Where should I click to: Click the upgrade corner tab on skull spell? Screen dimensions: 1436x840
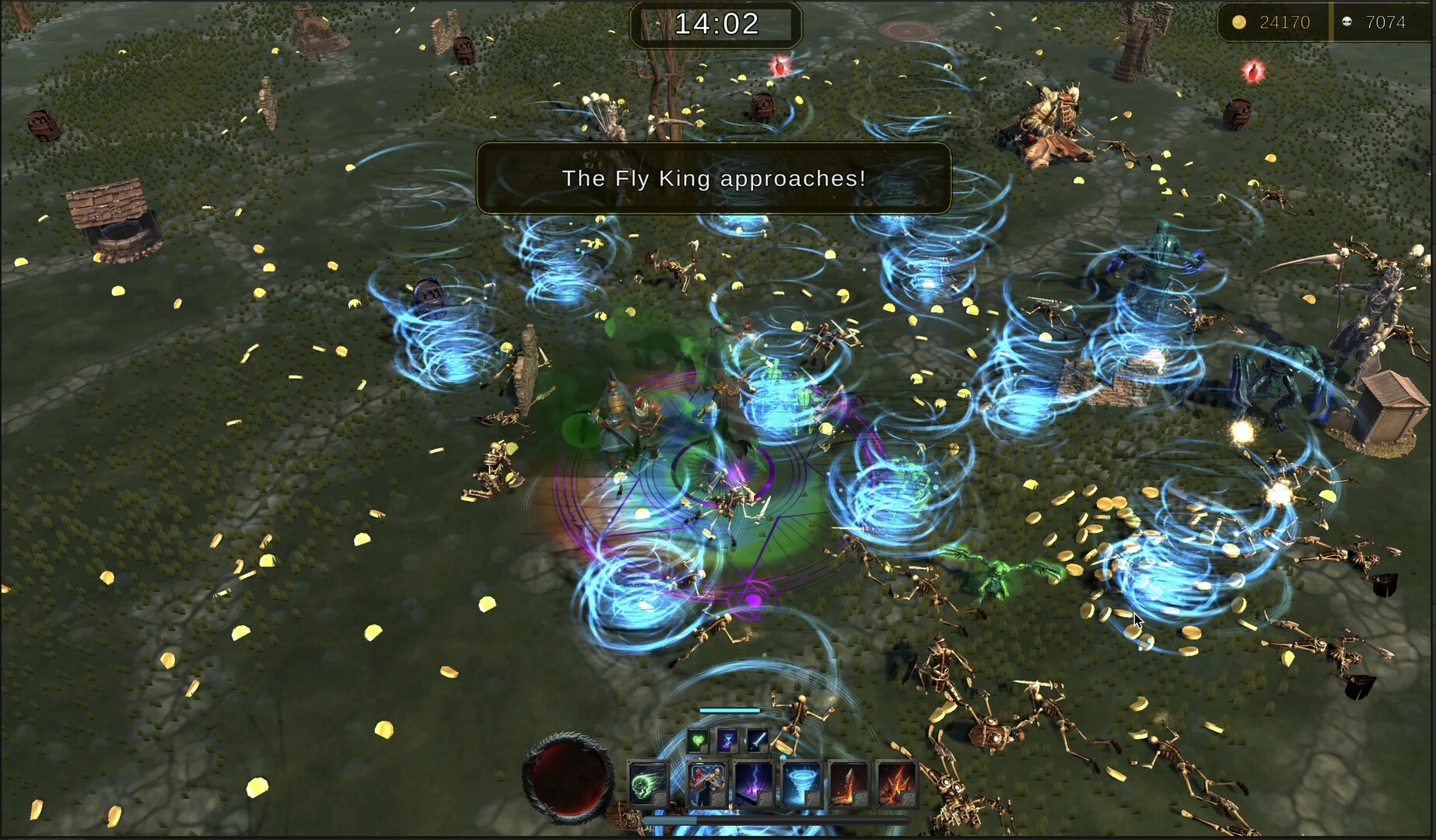[x=660, y=797]
